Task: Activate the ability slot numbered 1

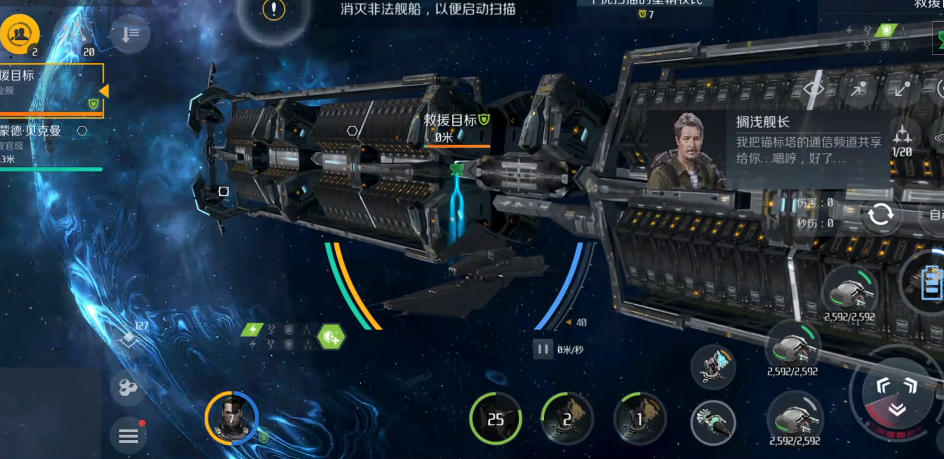Action: pos(640,419)
